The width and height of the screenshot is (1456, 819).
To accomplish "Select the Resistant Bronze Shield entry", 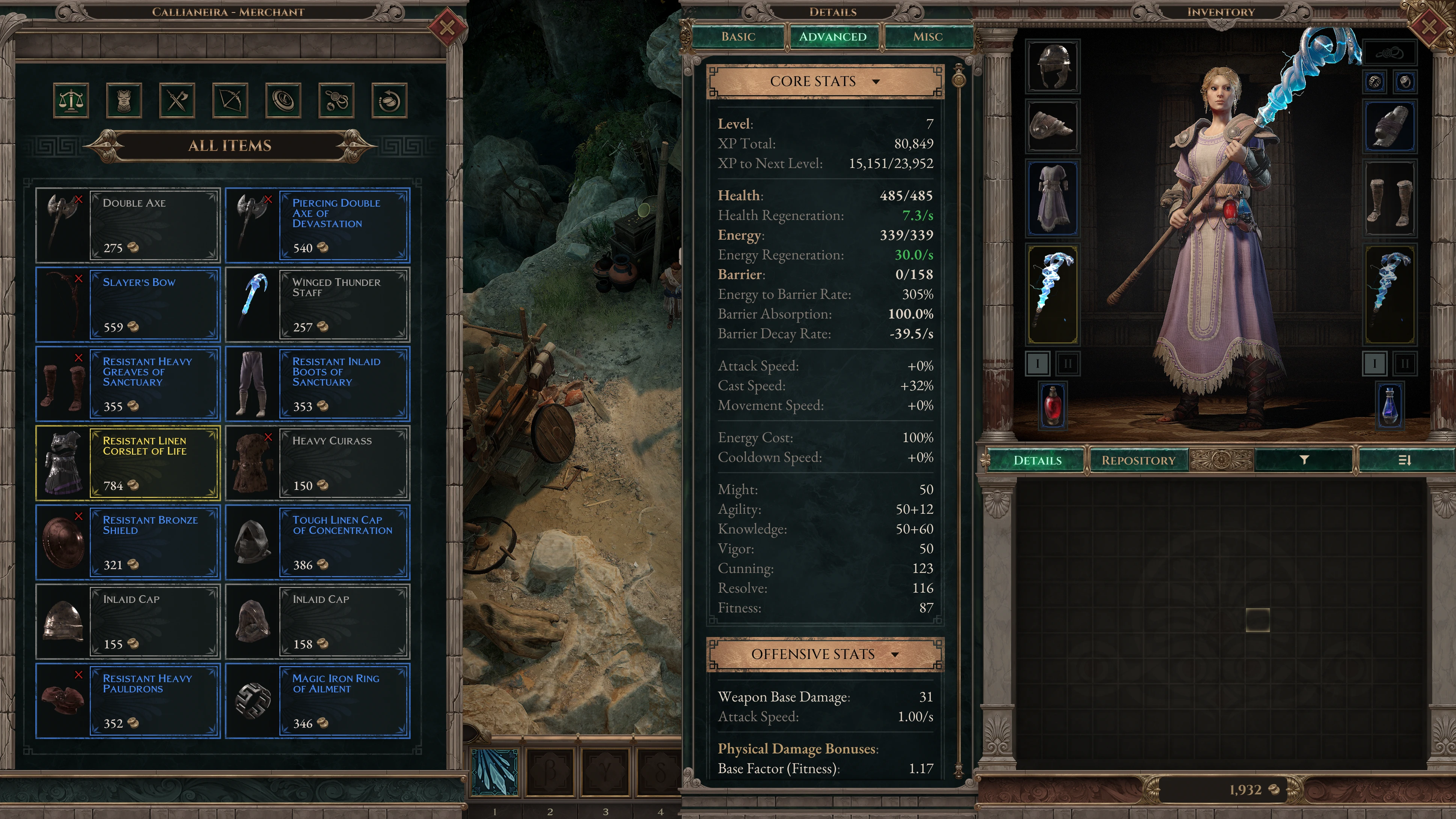I will (128, 542).
